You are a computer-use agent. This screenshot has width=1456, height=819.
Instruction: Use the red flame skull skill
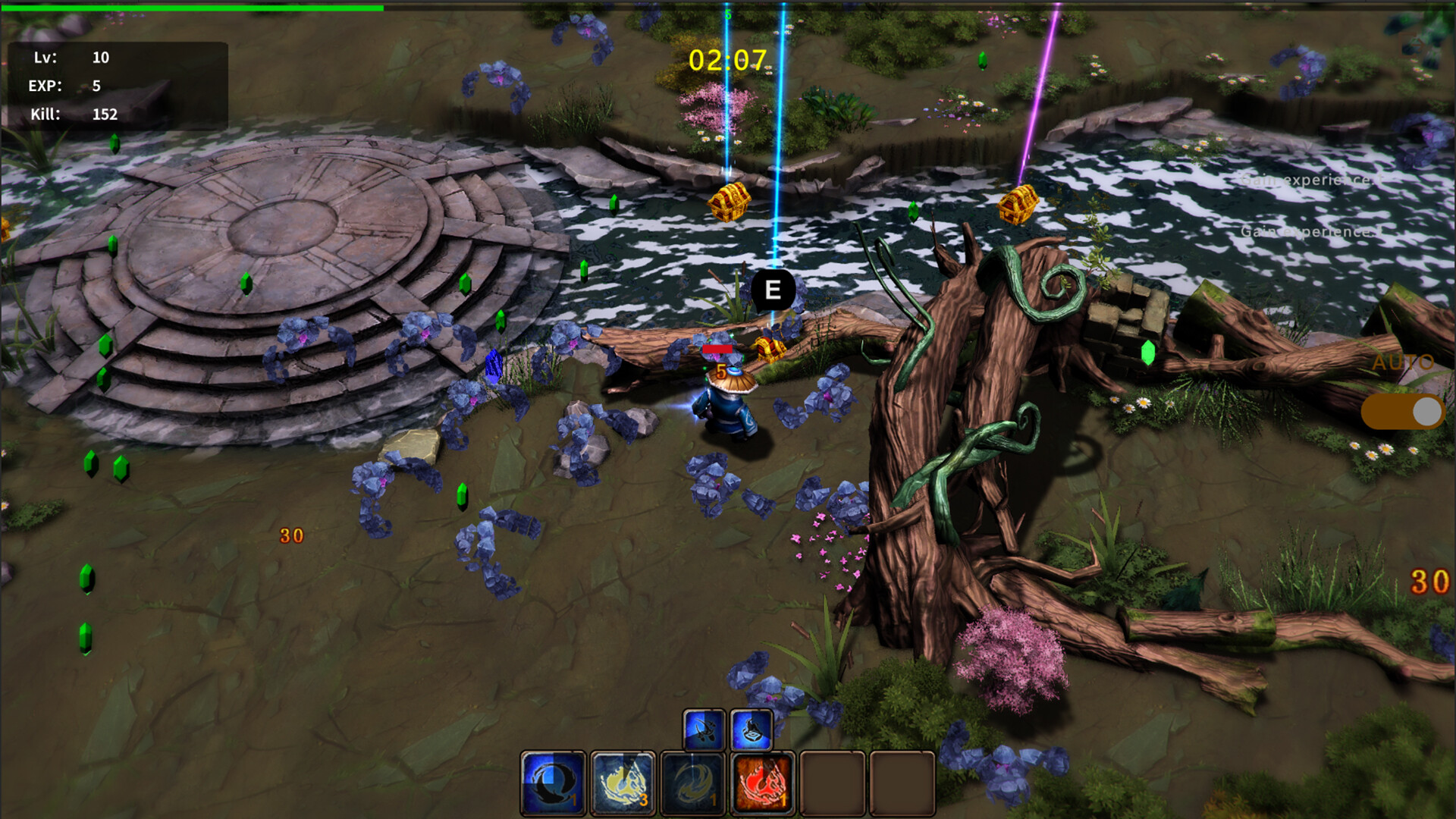click(x=764, y=782)
